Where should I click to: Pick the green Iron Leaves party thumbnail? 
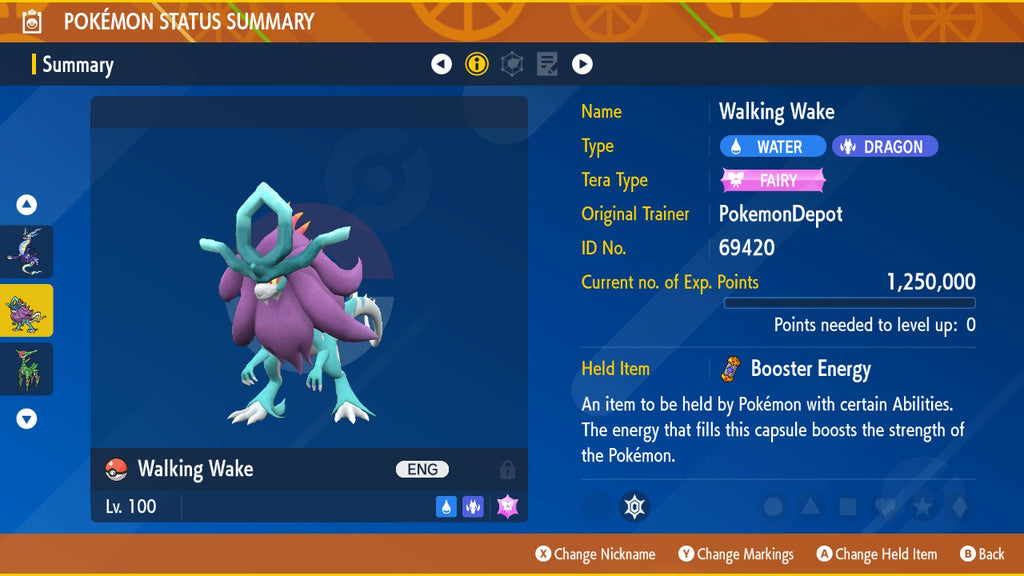(27, 368)
